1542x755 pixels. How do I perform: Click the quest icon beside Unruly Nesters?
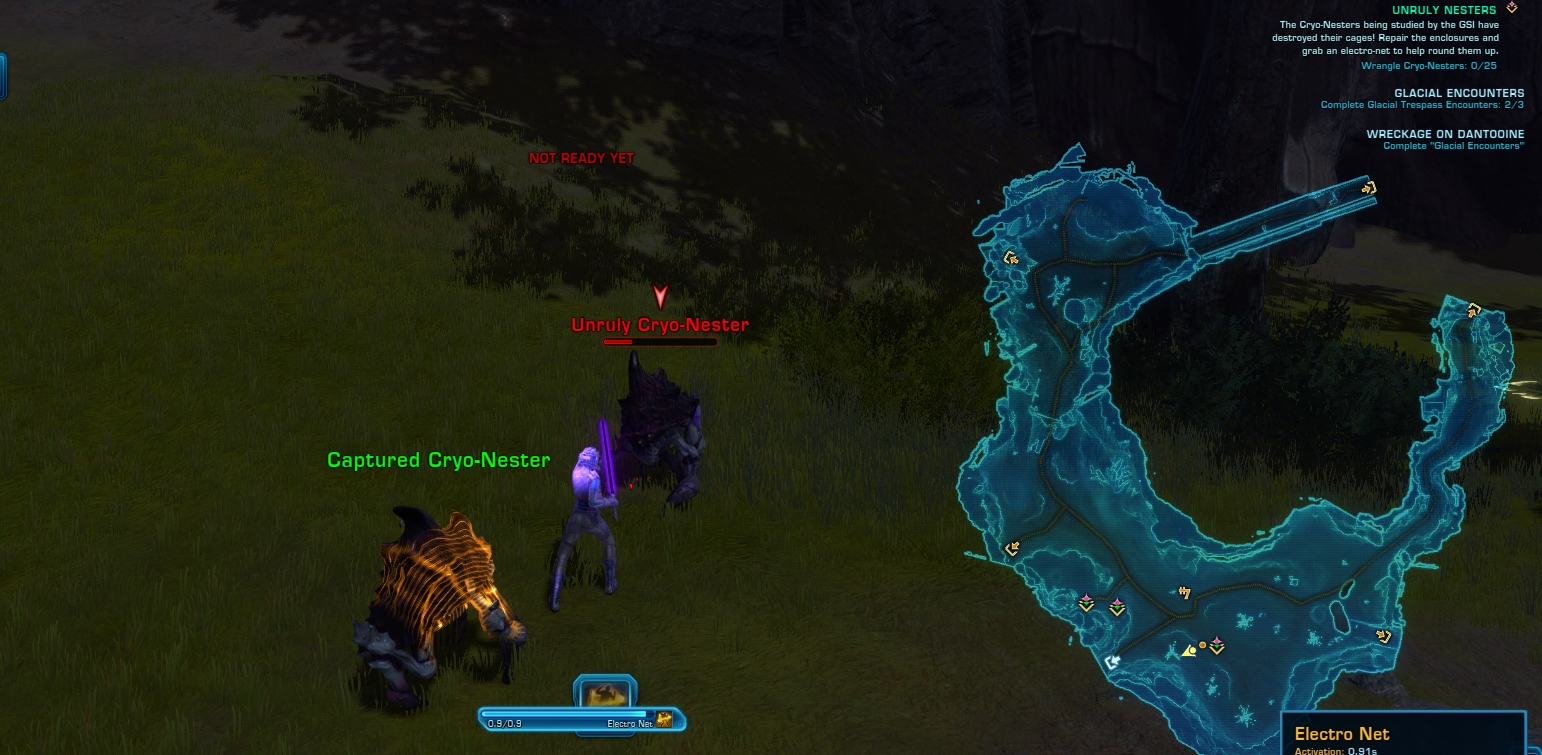[x=1512, y=8]
